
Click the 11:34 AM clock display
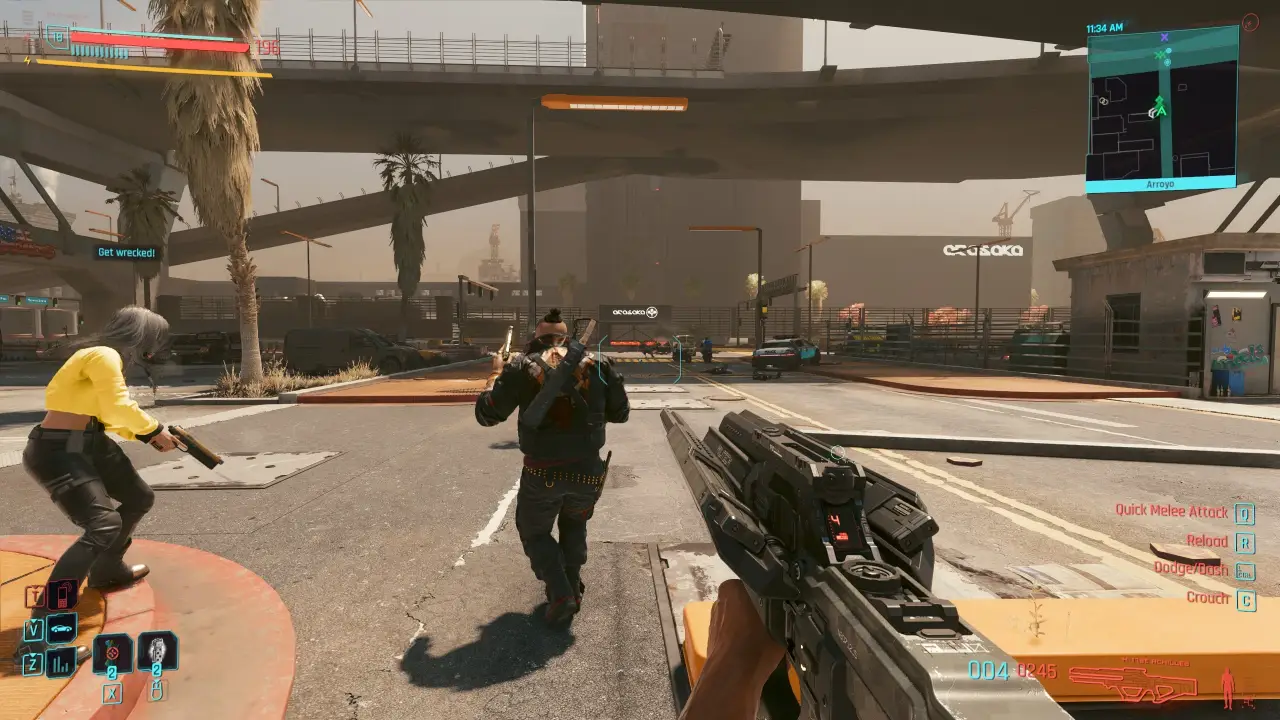[x=1105, y=26]
